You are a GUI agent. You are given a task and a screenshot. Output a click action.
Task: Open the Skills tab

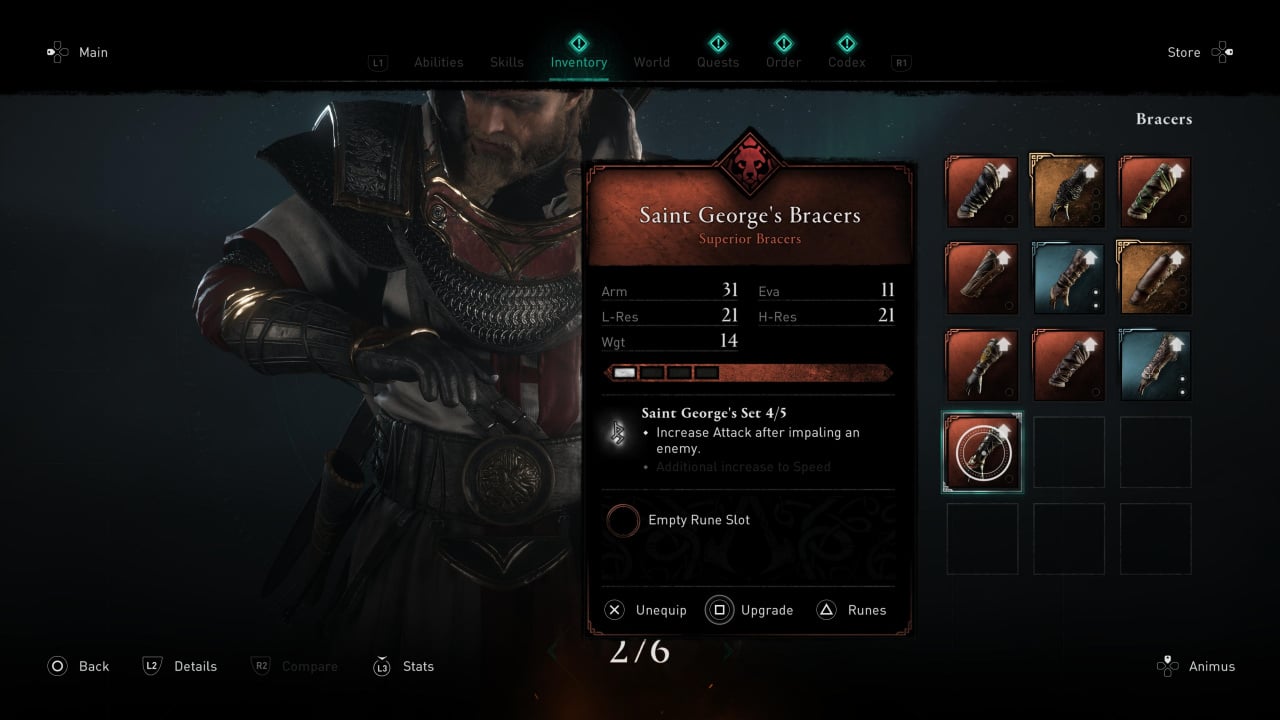[x=506, y=62]
